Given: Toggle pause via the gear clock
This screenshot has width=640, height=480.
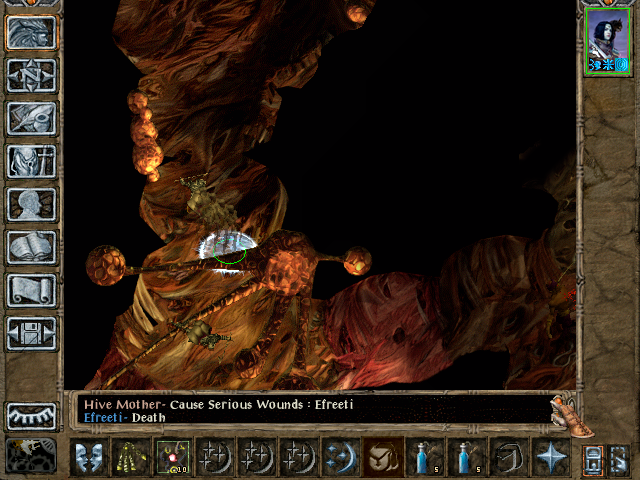Looking at the screenshot, I should point(31,454).
